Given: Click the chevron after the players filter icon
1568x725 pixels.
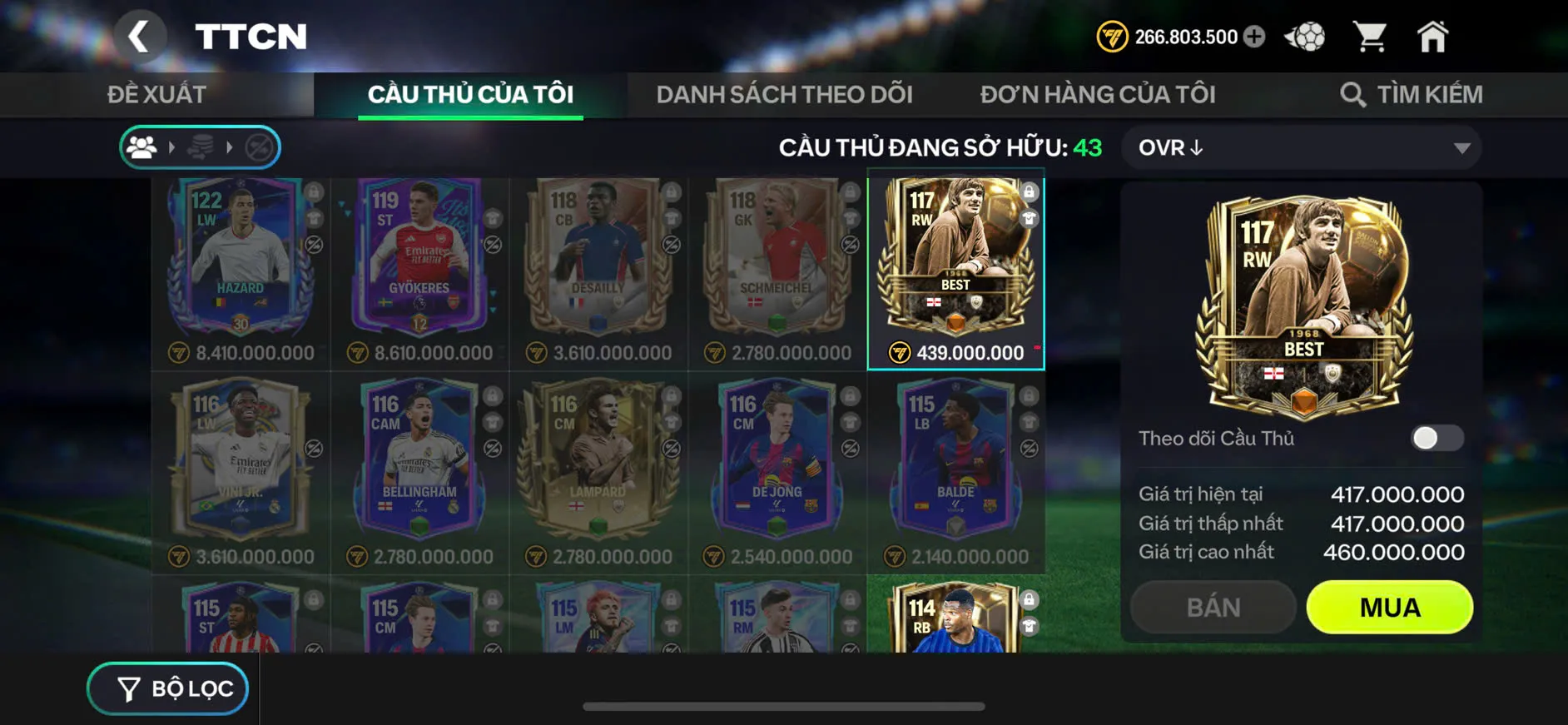Looking at the screenshot, I should [x=172, y=147].
